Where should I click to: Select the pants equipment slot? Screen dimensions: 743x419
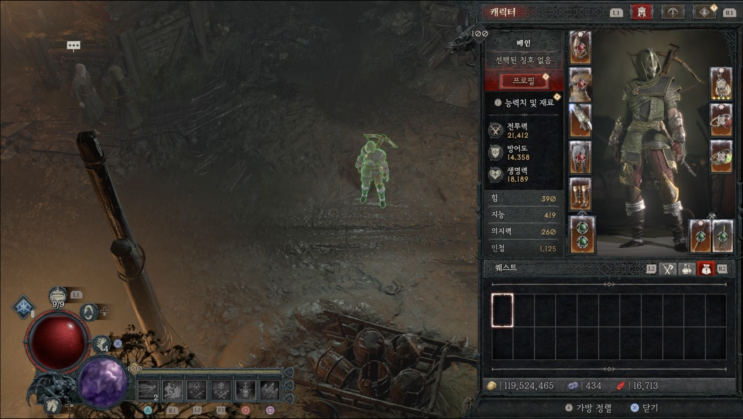pos(580,157)
